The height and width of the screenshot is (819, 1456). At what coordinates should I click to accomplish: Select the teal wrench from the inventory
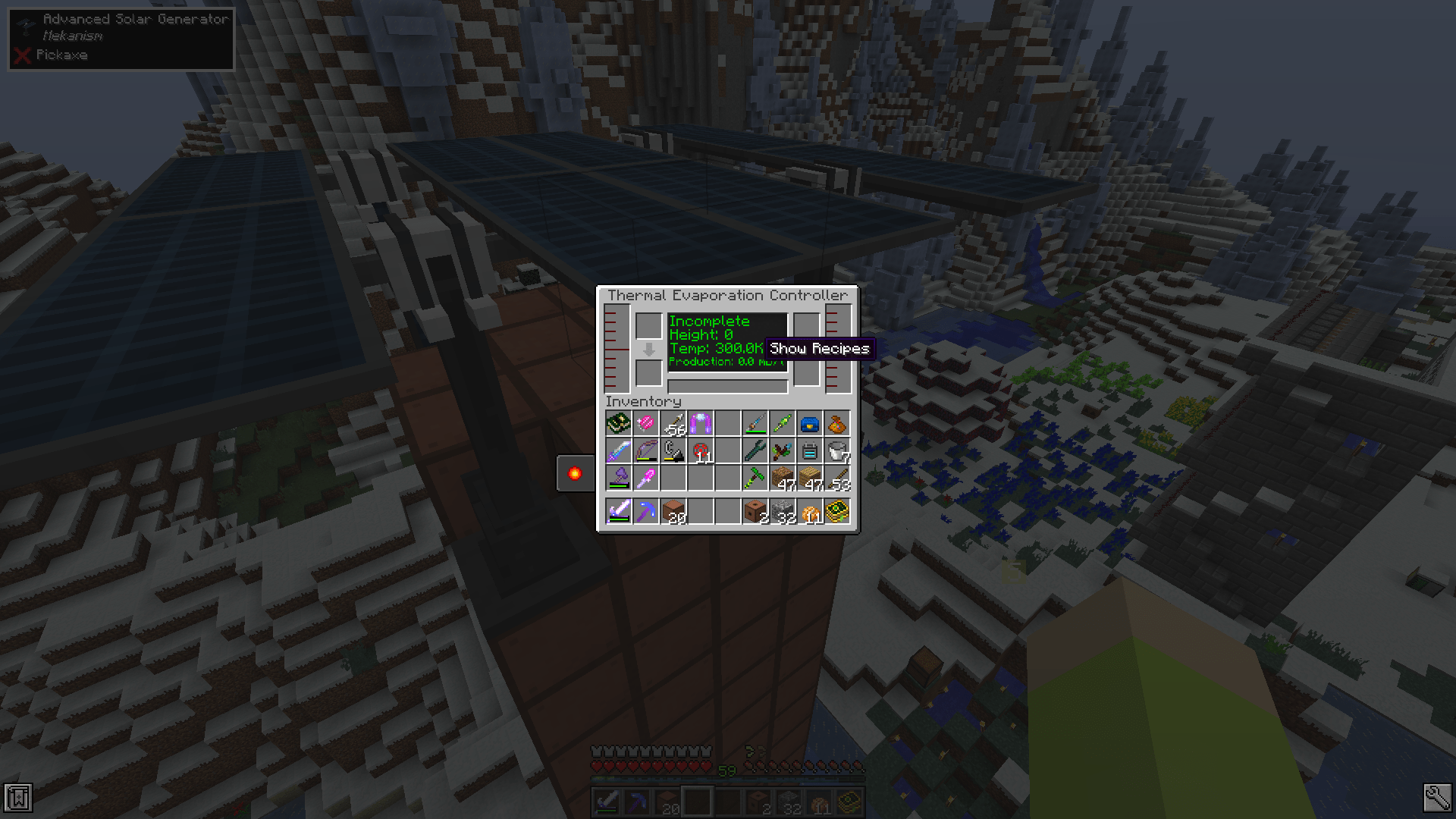tap(755, 451)
